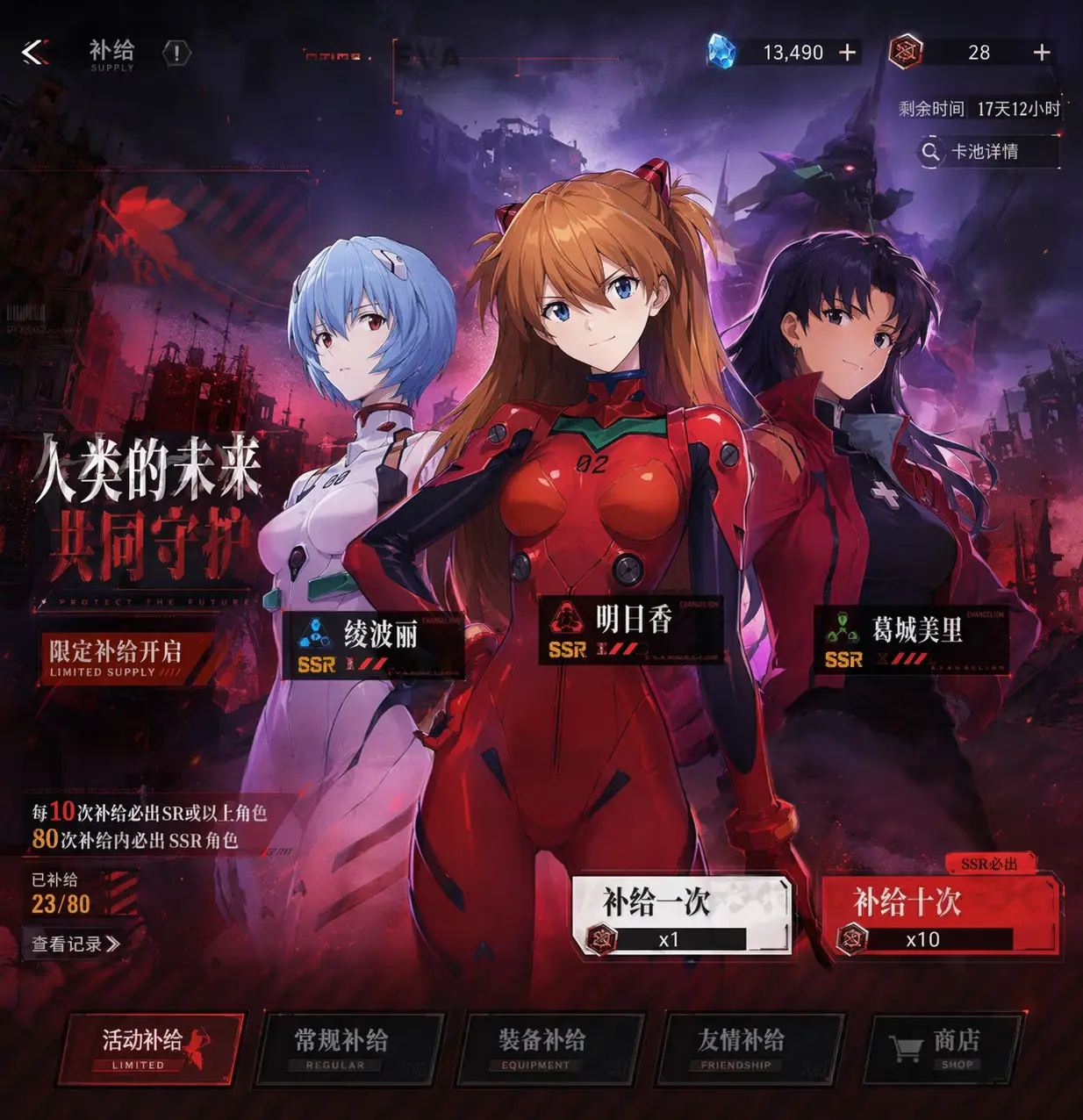Add more blue crystal currency
This screenshot has height=1120, width=1083.
click(x=847, y=53)
